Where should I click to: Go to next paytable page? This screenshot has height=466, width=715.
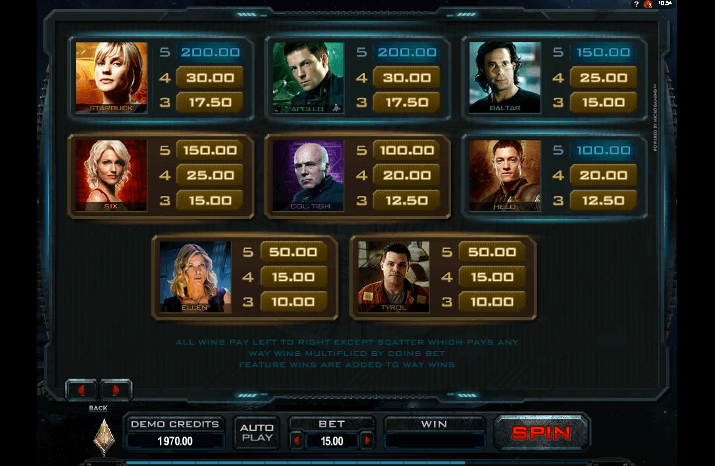click(115, 390)
